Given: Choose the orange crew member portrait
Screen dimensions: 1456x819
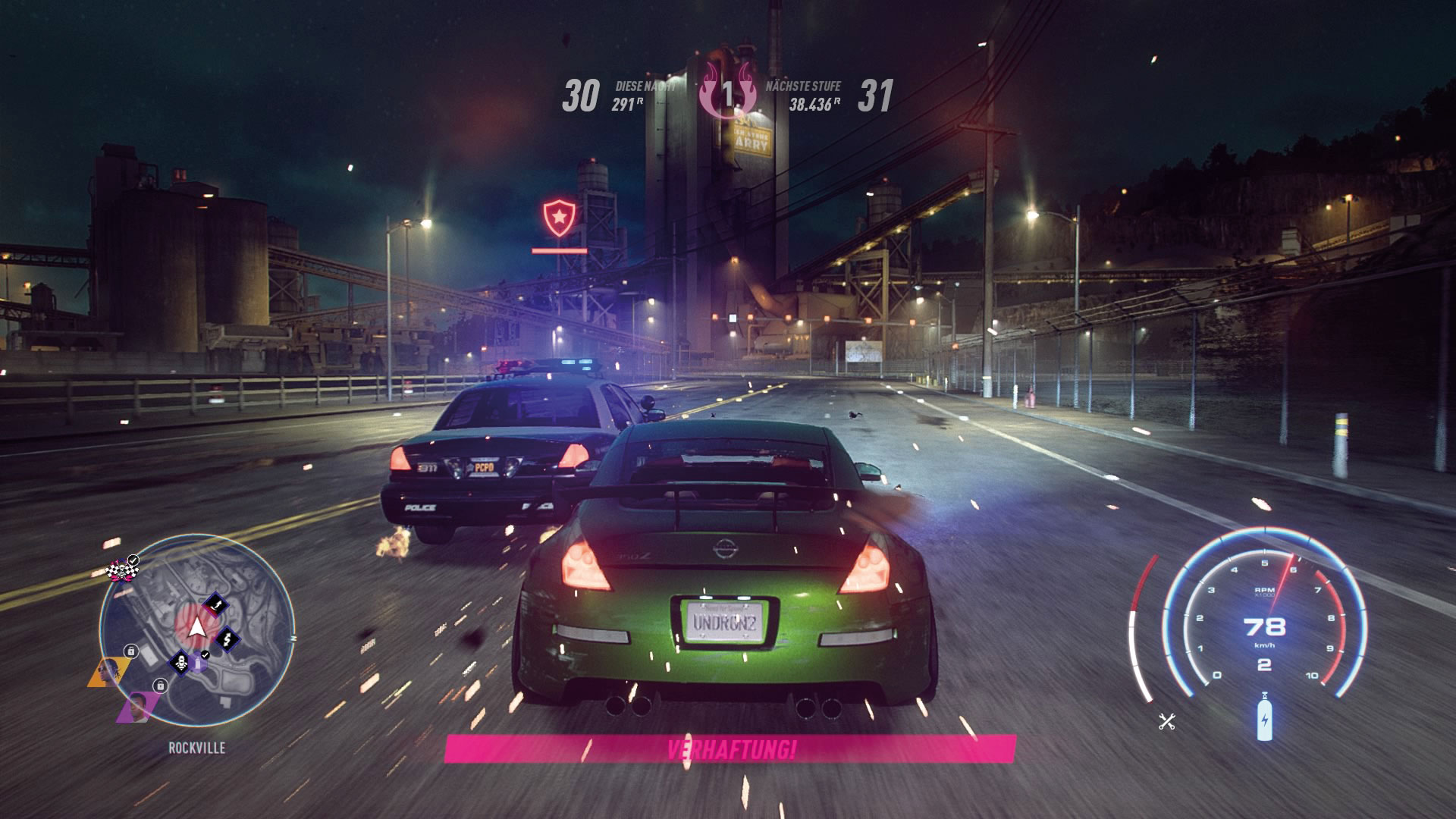Looking at the screenshot, I should 108,672.
